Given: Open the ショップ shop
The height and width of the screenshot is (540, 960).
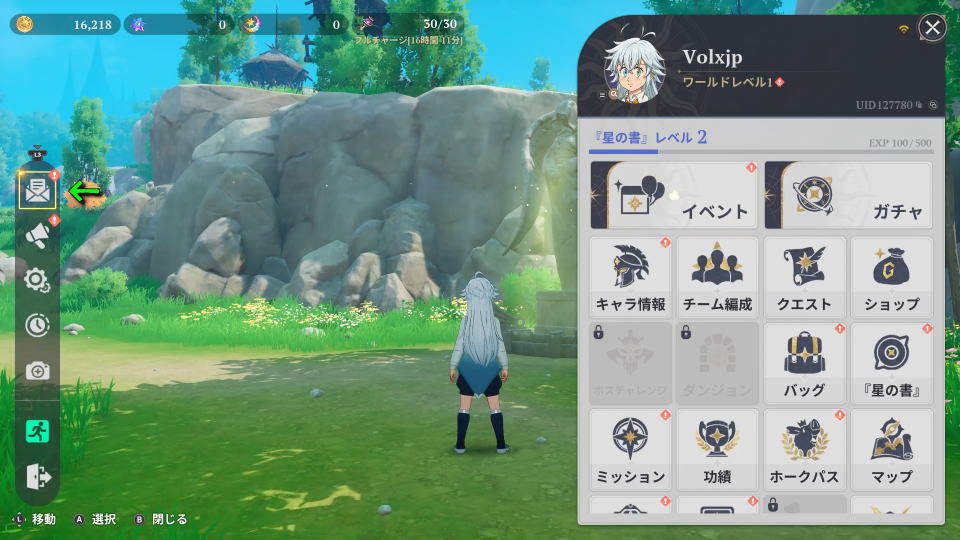Looking at the screenshot, I should pos(891,277).
